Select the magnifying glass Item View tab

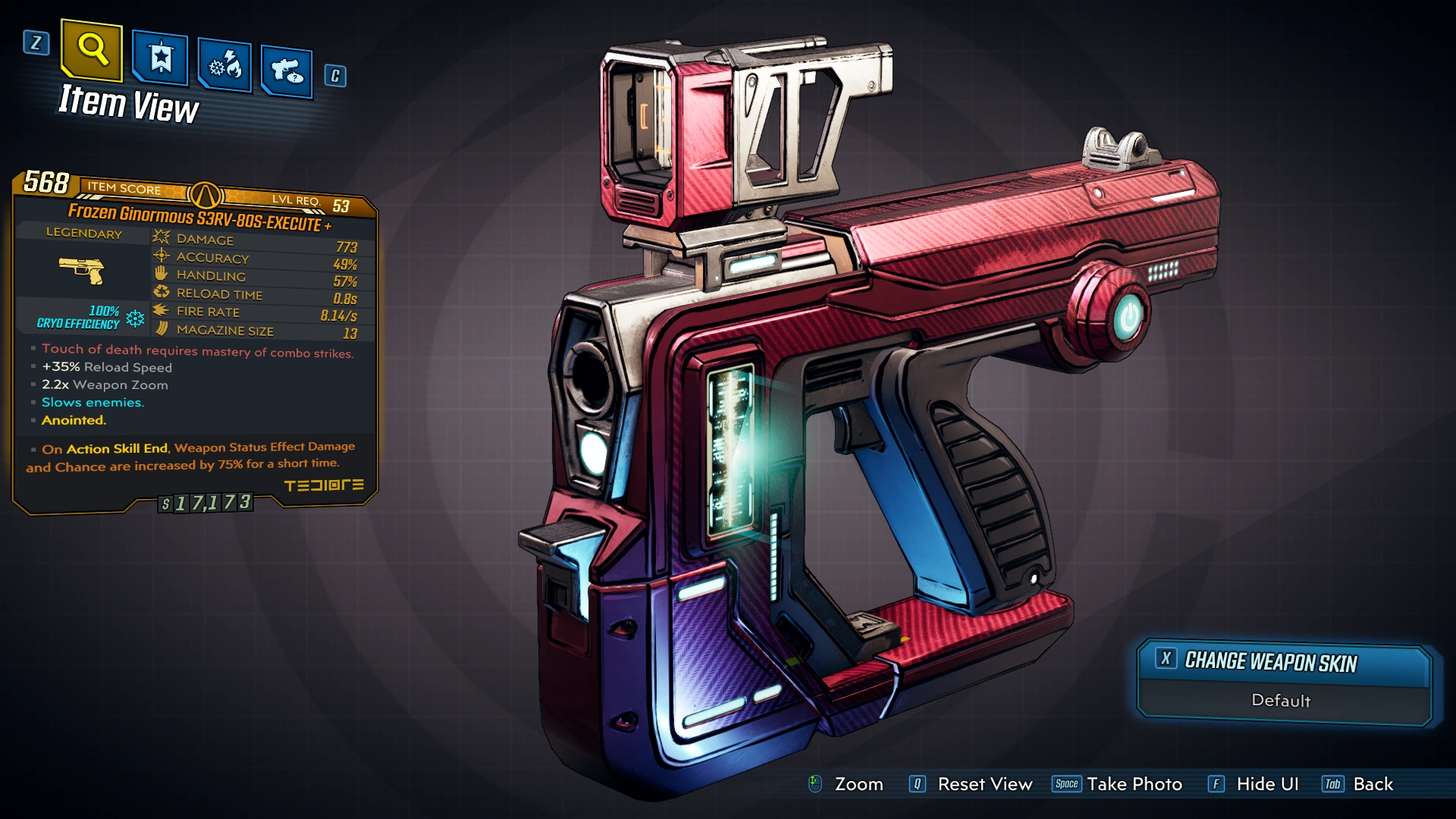tap(92, 50)
